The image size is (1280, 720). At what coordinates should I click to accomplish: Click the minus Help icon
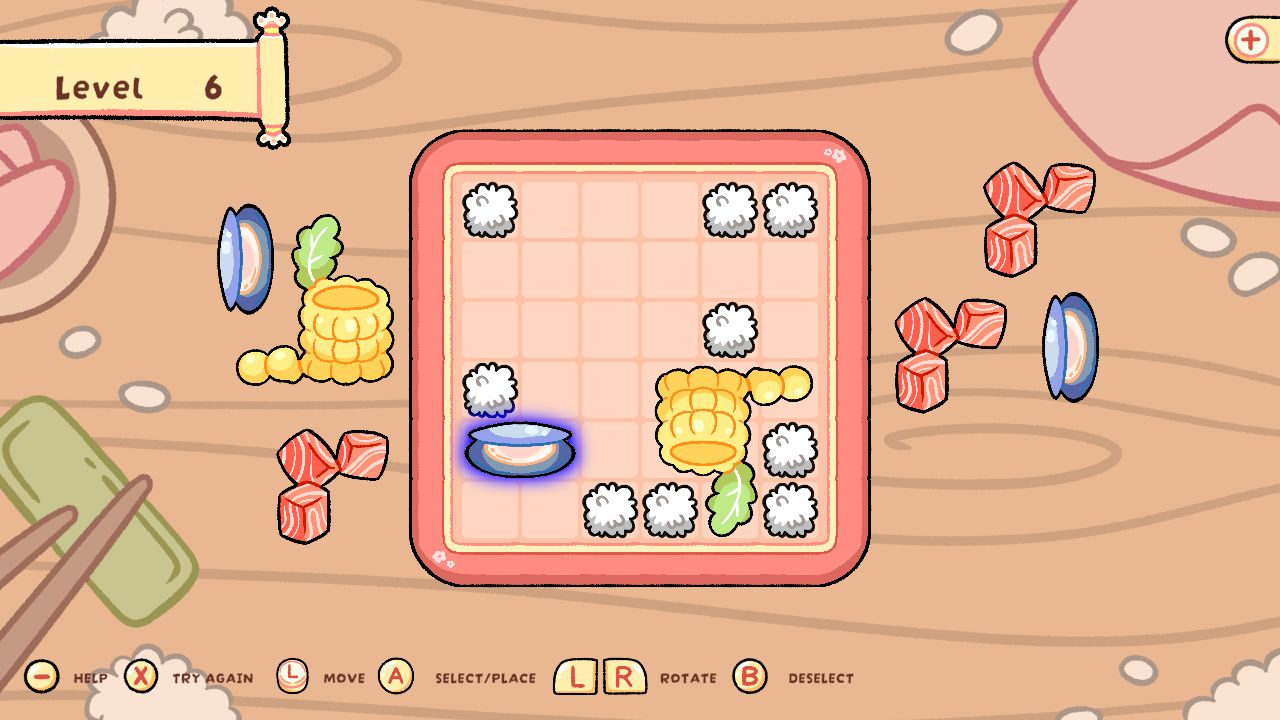(40, 676)
